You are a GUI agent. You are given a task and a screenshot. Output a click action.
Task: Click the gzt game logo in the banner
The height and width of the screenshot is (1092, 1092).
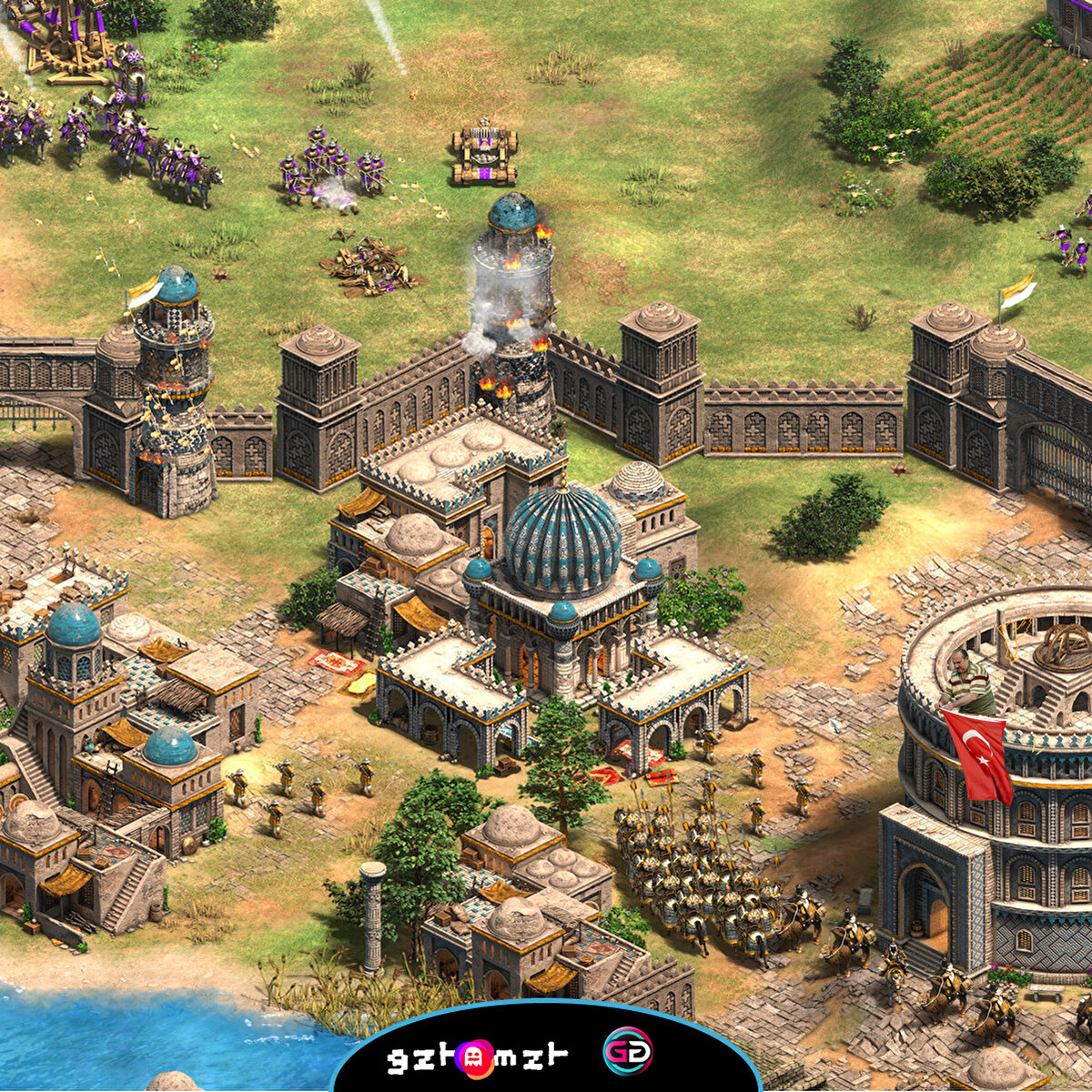[477, 1056]
